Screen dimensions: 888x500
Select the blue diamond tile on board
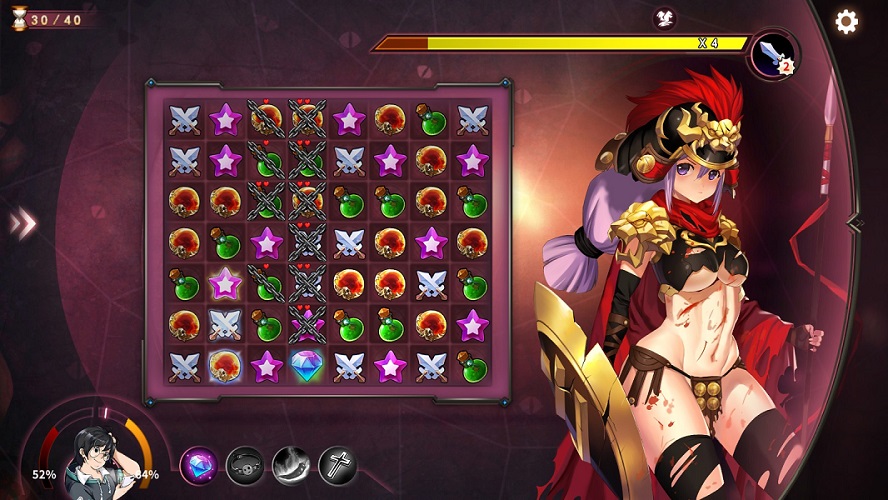pyautogui.click(x=307, y=365)
